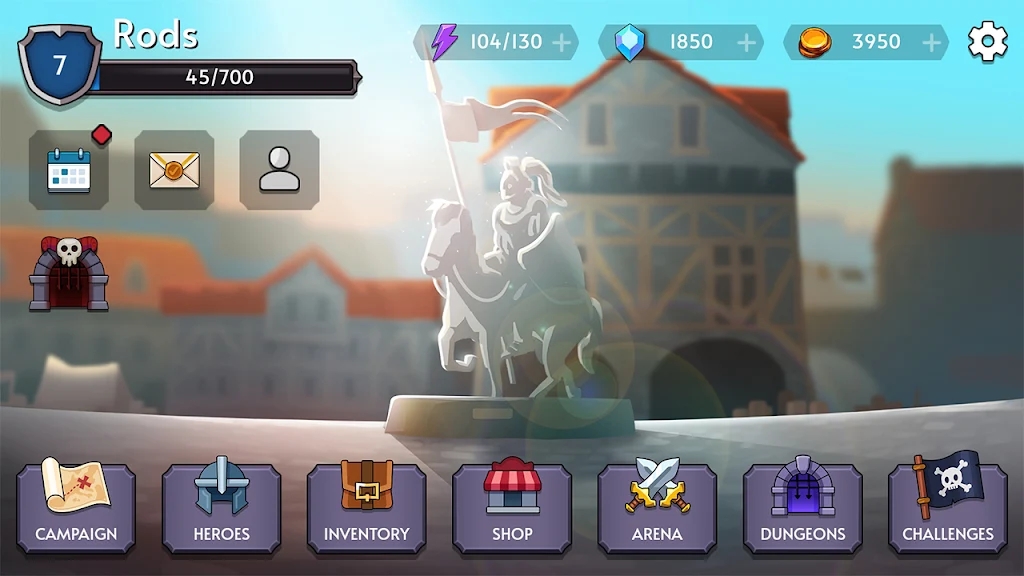
Task: Add gold coins with the plus button
Action: [x=931, y=42]
